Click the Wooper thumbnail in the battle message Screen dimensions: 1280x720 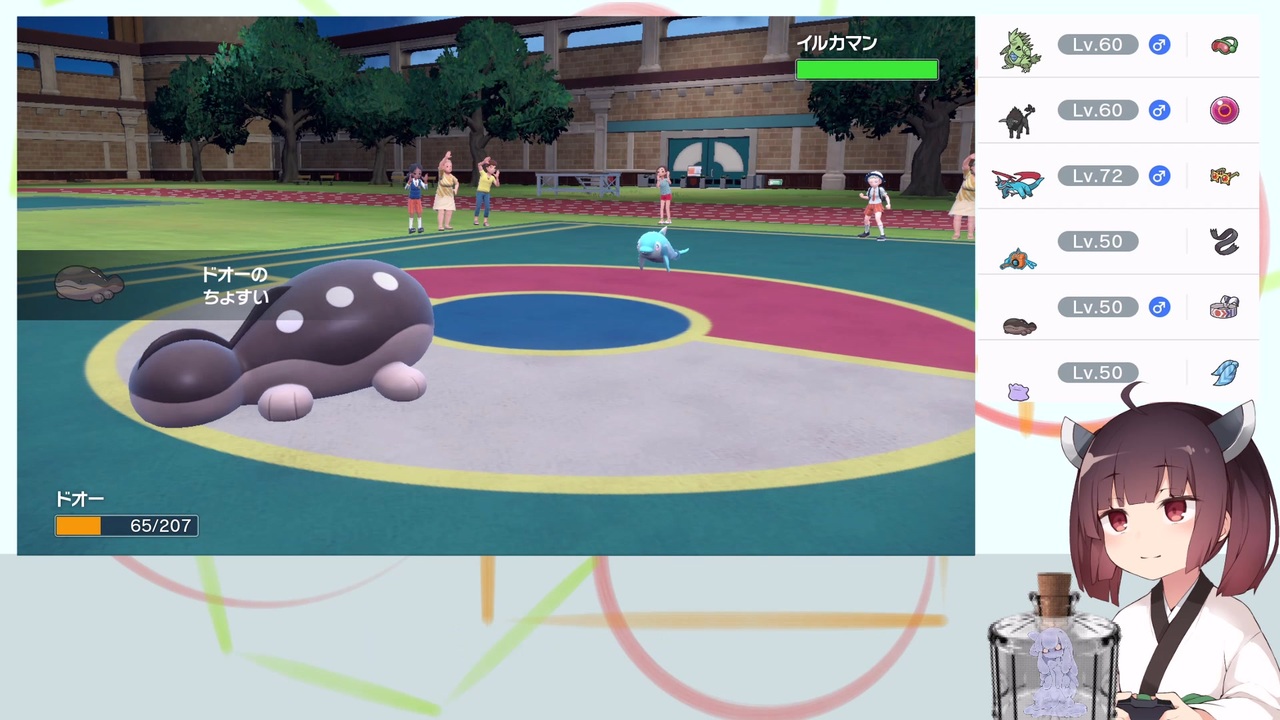[x=88, y=283]
